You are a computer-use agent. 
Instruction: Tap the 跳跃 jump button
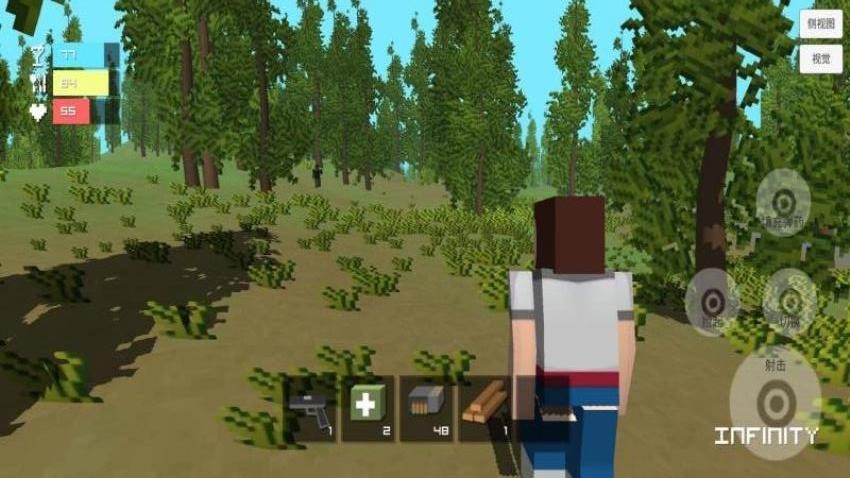click(x=712, y=301)
